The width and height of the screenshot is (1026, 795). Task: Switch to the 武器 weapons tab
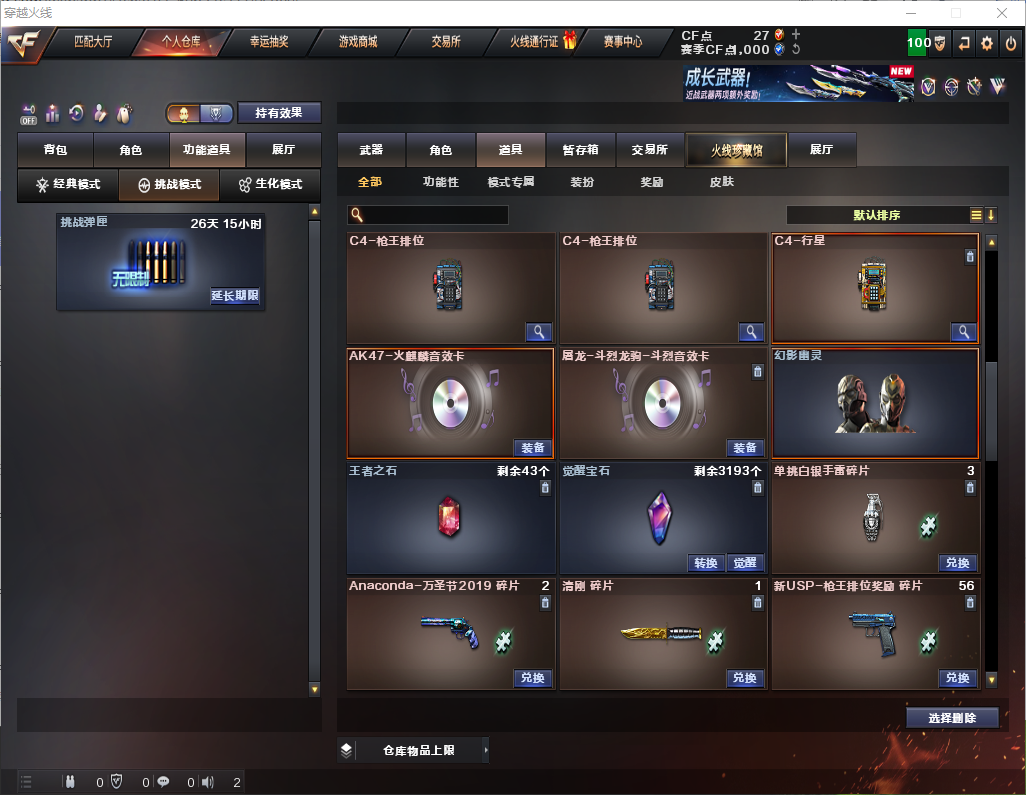click(x=371, y=150)
